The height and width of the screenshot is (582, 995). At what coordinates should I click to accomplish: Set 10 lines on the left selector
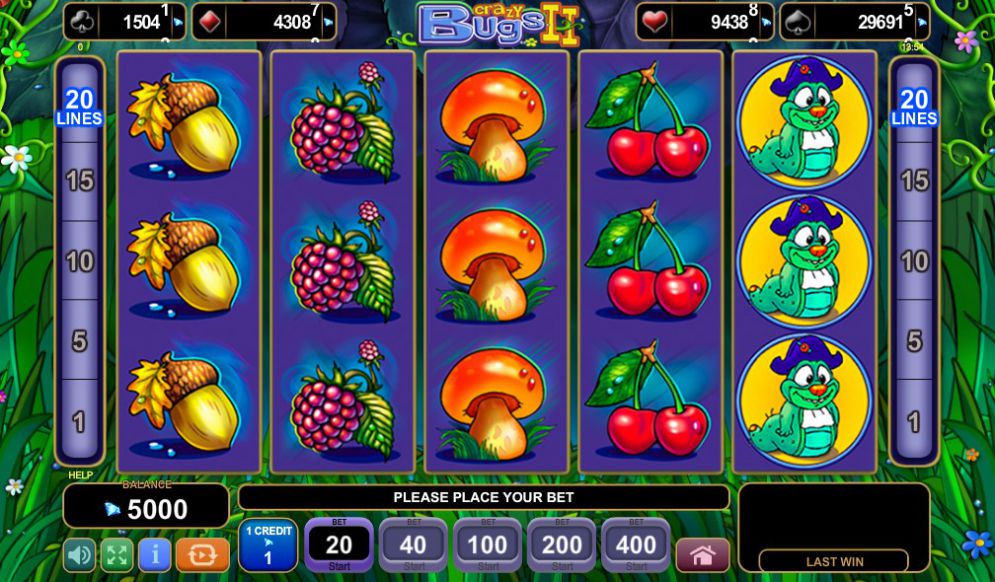(79, 262)
